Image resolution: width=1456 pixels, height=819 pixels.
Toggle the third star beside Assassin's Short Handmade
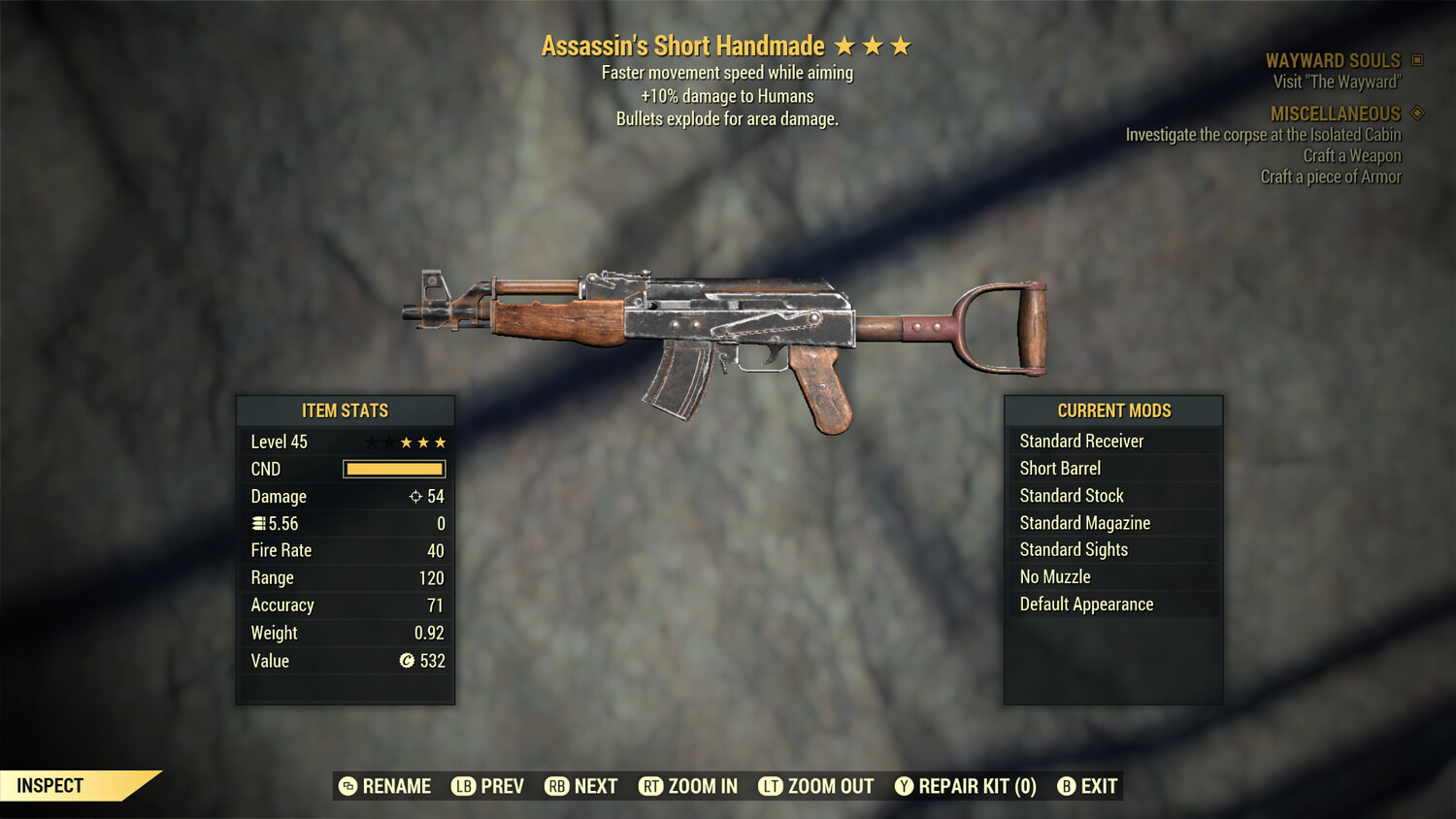click(x=902, y=45)
